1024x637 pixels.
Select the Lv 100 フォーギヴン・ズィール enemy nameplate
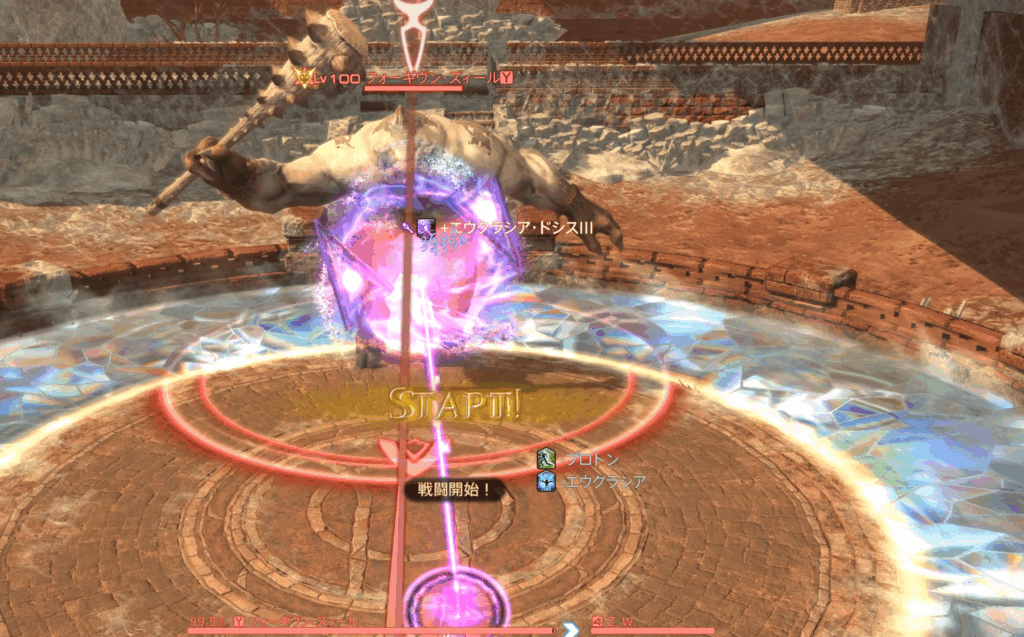click(412, 77)
